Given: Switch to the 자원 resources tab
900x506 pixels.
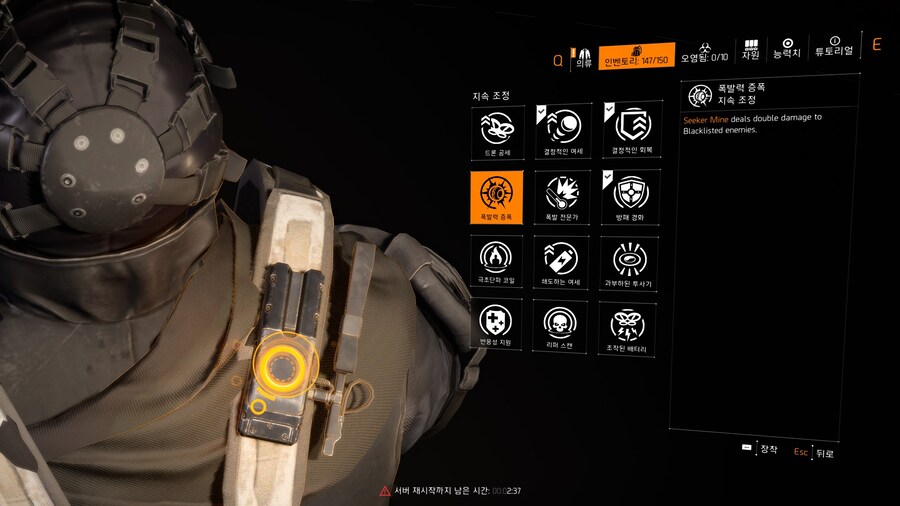Looking at the screenshot, I should [x=751, y=50].
